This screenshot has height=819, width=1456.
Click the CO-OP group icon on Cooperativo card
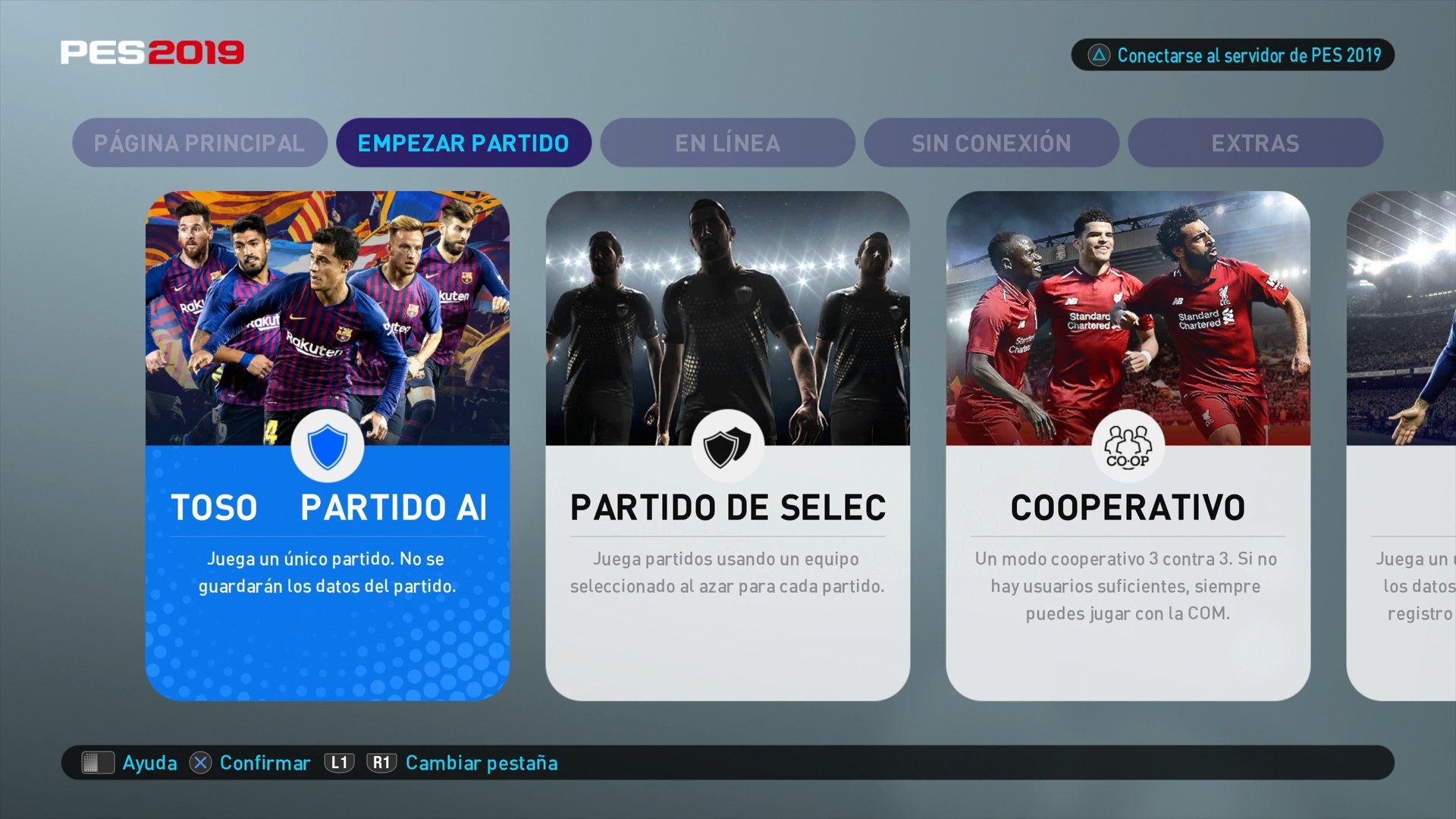click(x=1128, y=446)
